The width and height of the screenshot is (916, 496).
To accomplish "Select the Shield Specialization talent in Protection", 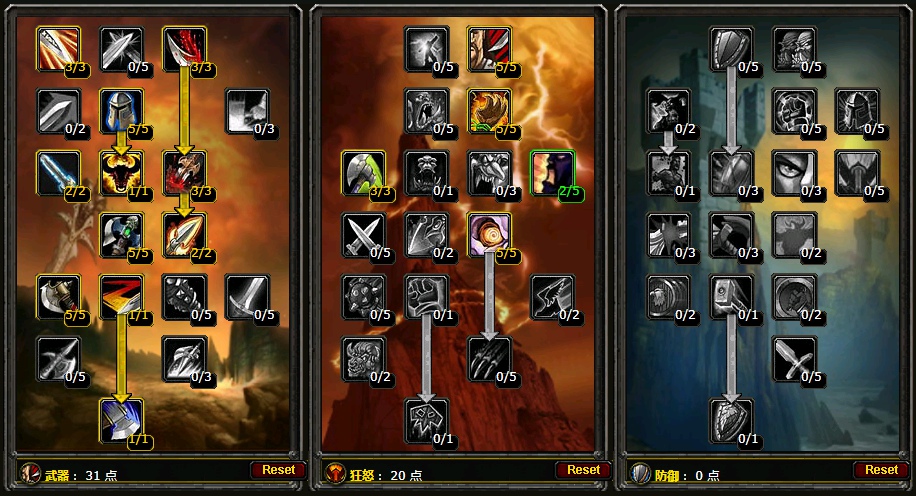I will pos(731,48).
